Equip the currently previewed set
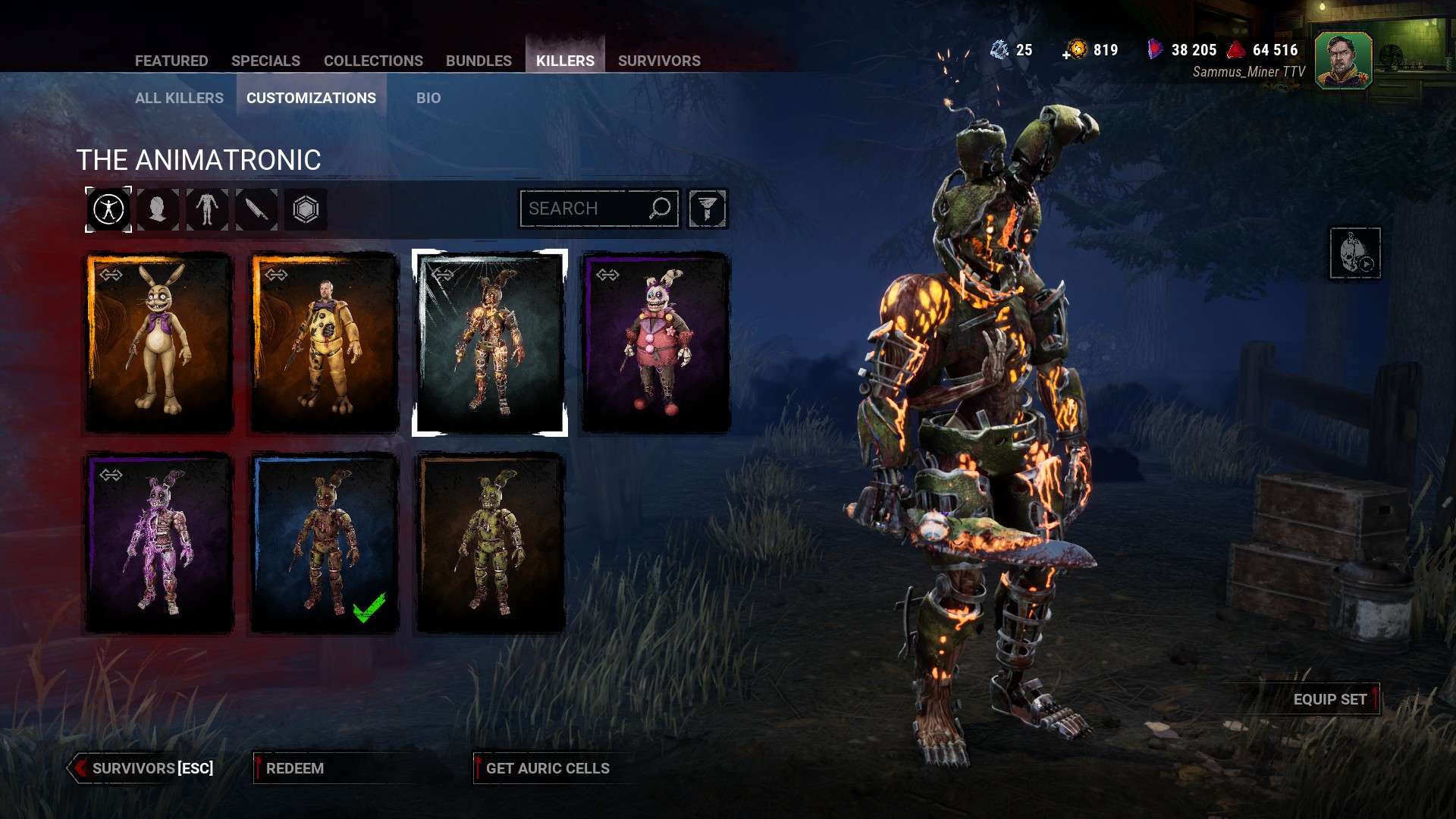Viewport: 1456px width, 819px height. tap(1329, 699)
